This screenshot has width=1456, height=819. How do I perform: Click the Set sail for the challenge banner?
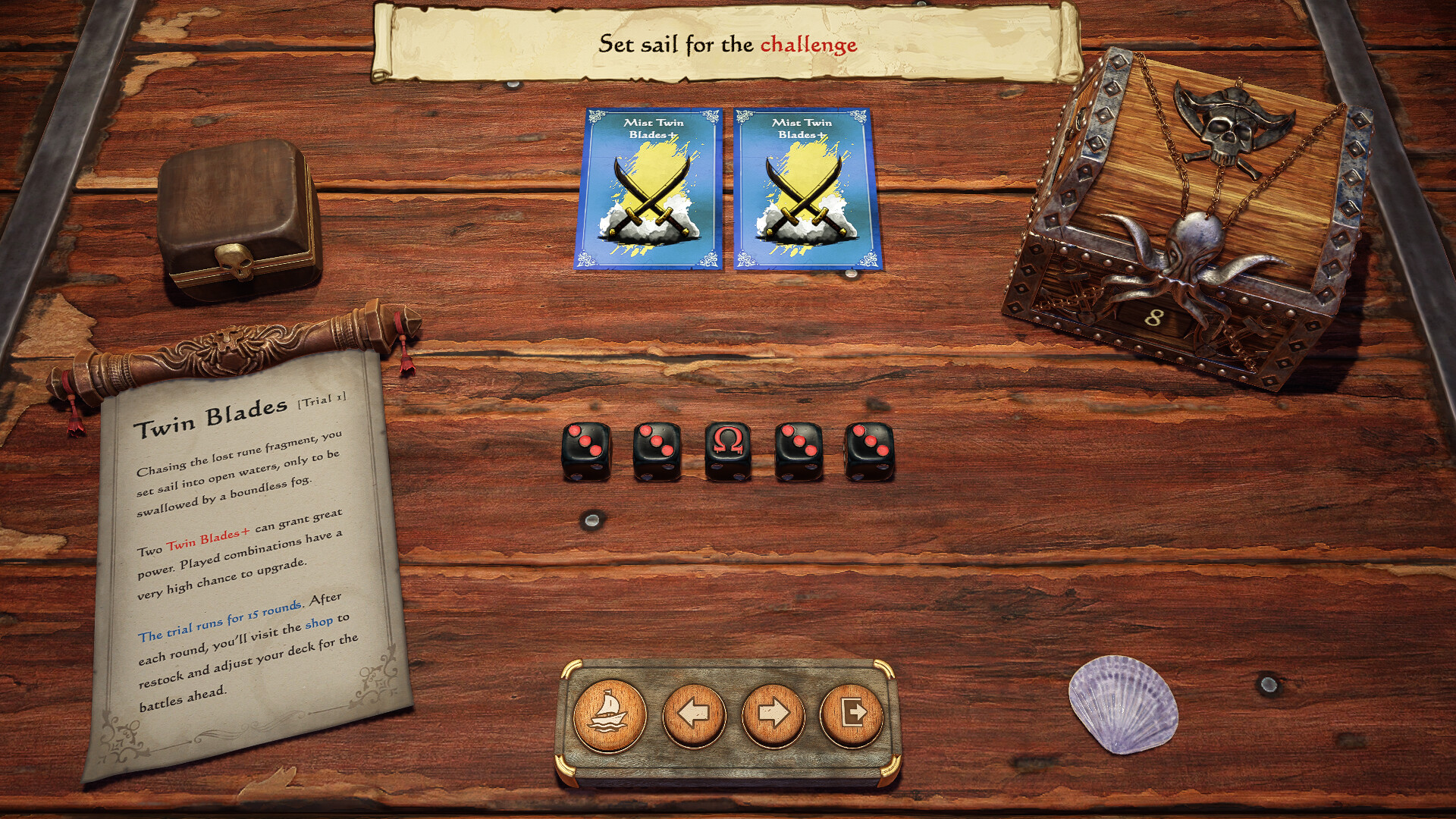click(x=727, y=44)
